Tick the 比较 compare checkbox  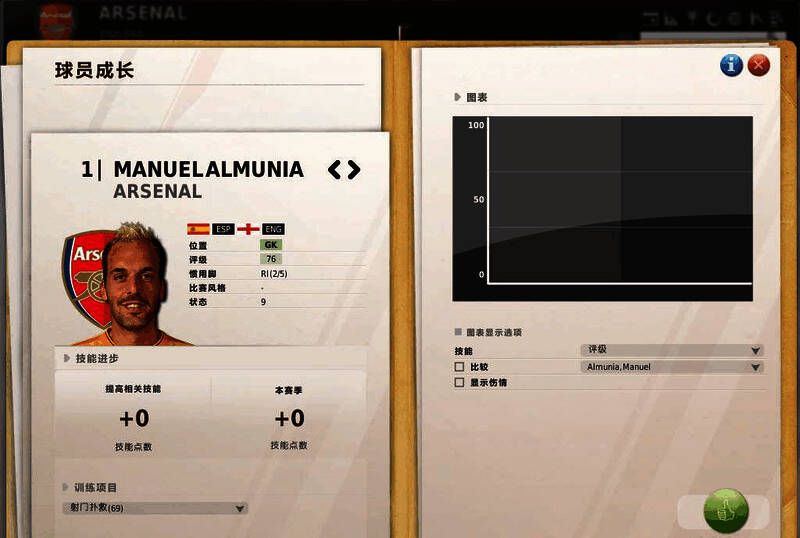click(460, 367)
